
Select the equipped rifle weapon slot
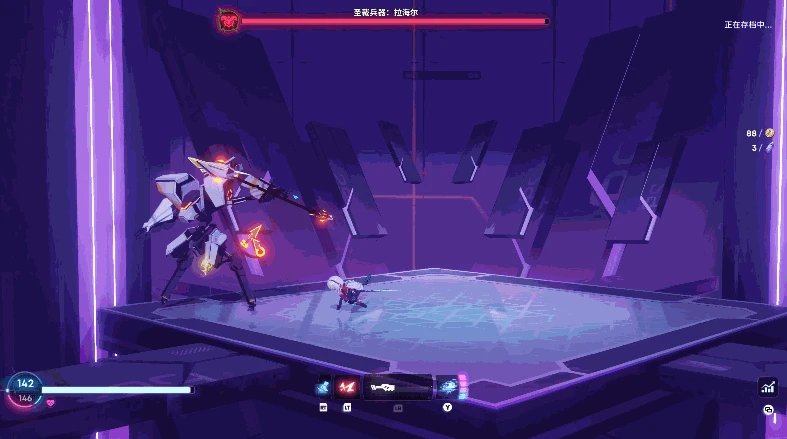(397, 387)
